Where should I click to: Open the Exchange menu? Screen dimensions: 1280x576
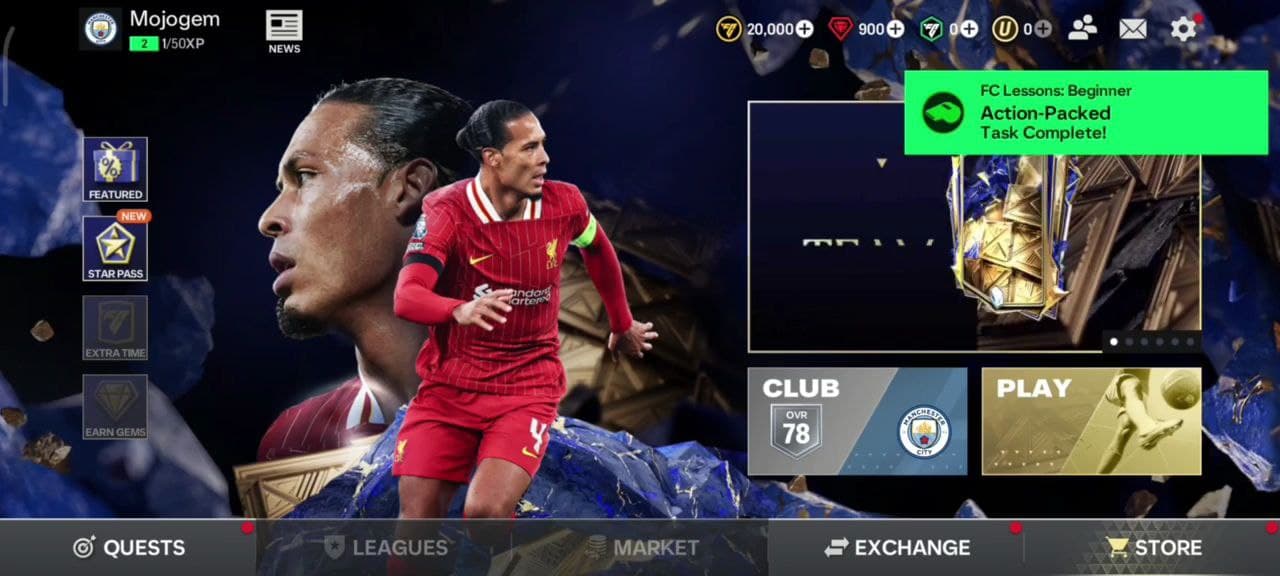click(x=897, y=547)
